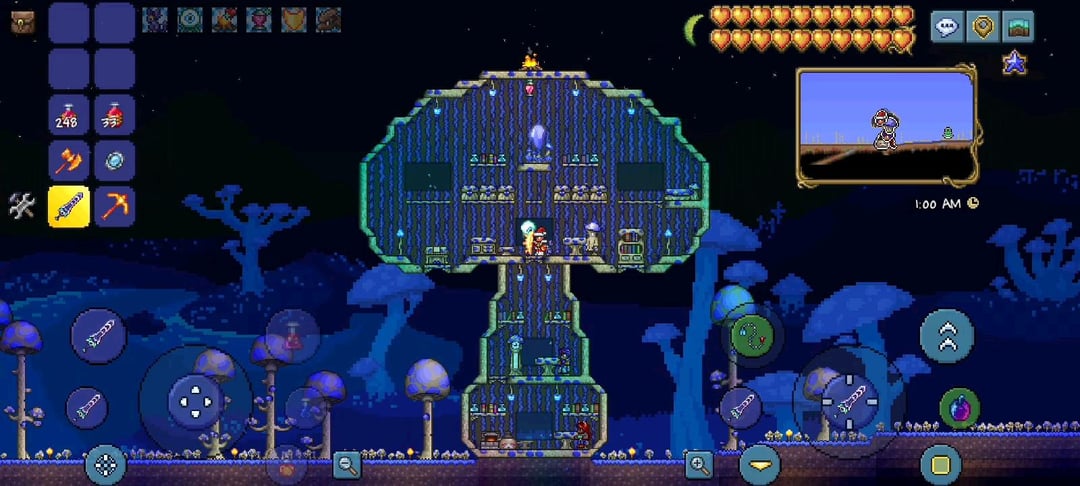
Task: Select the healing potion slot showing 248
Action: coord(69,115)
